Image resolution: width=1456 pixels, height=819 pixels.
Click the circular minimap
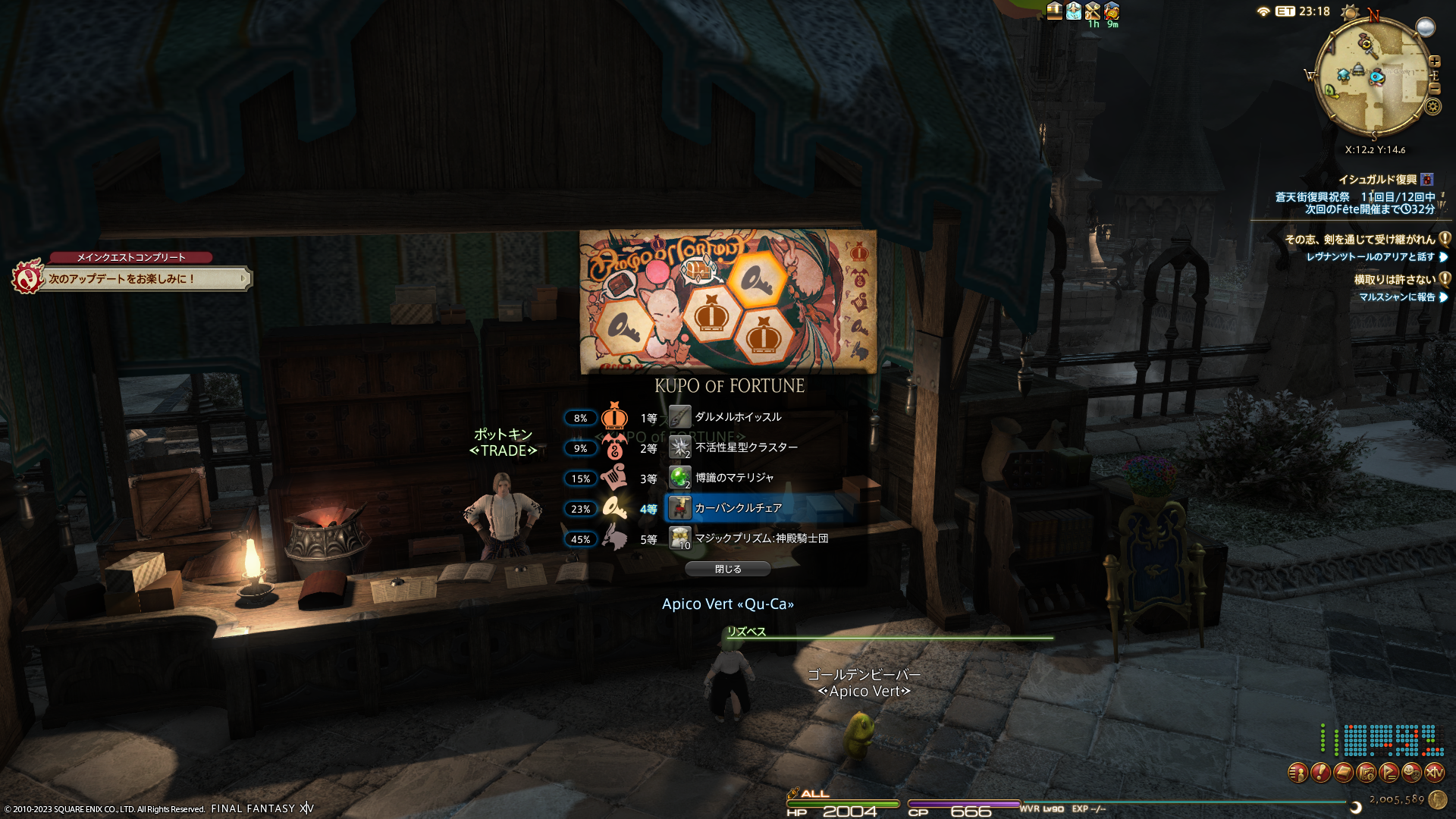pyautogui.click(x=1373, y=76)
